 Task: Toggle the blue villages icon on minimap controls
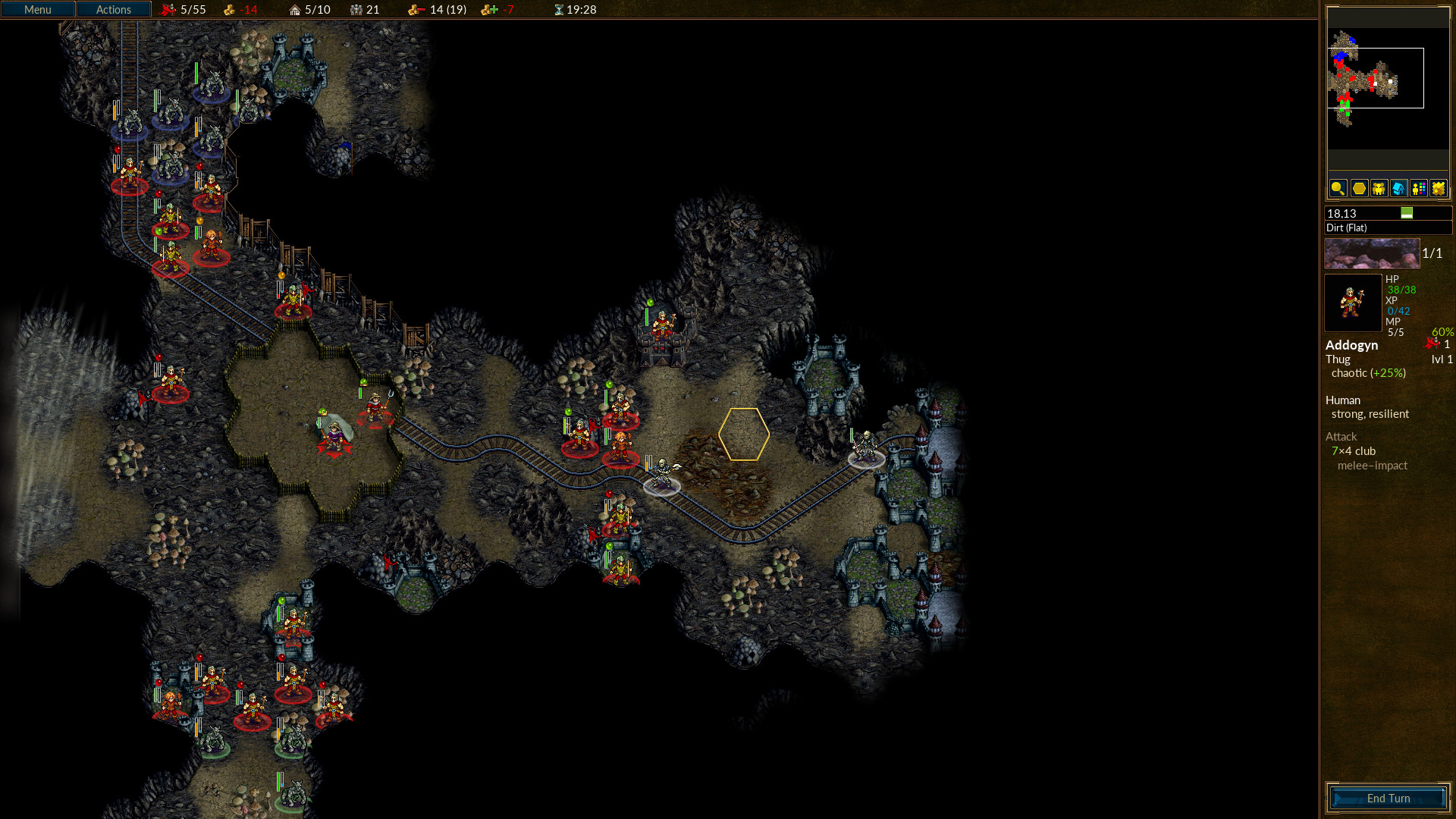1398,189
